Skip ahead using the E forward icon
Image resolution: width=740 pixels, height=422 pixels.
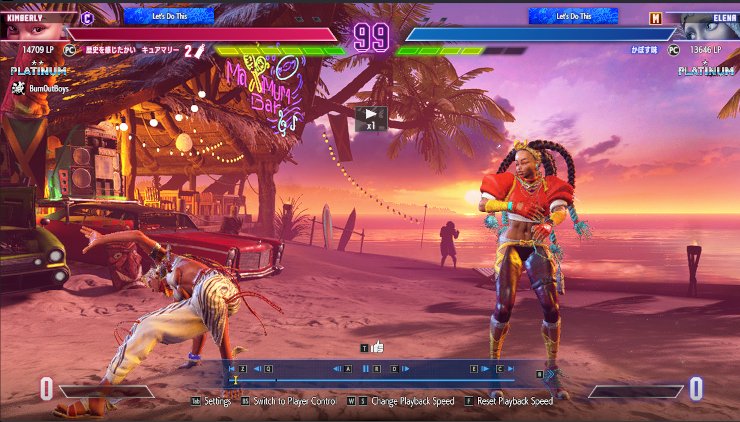485,369
